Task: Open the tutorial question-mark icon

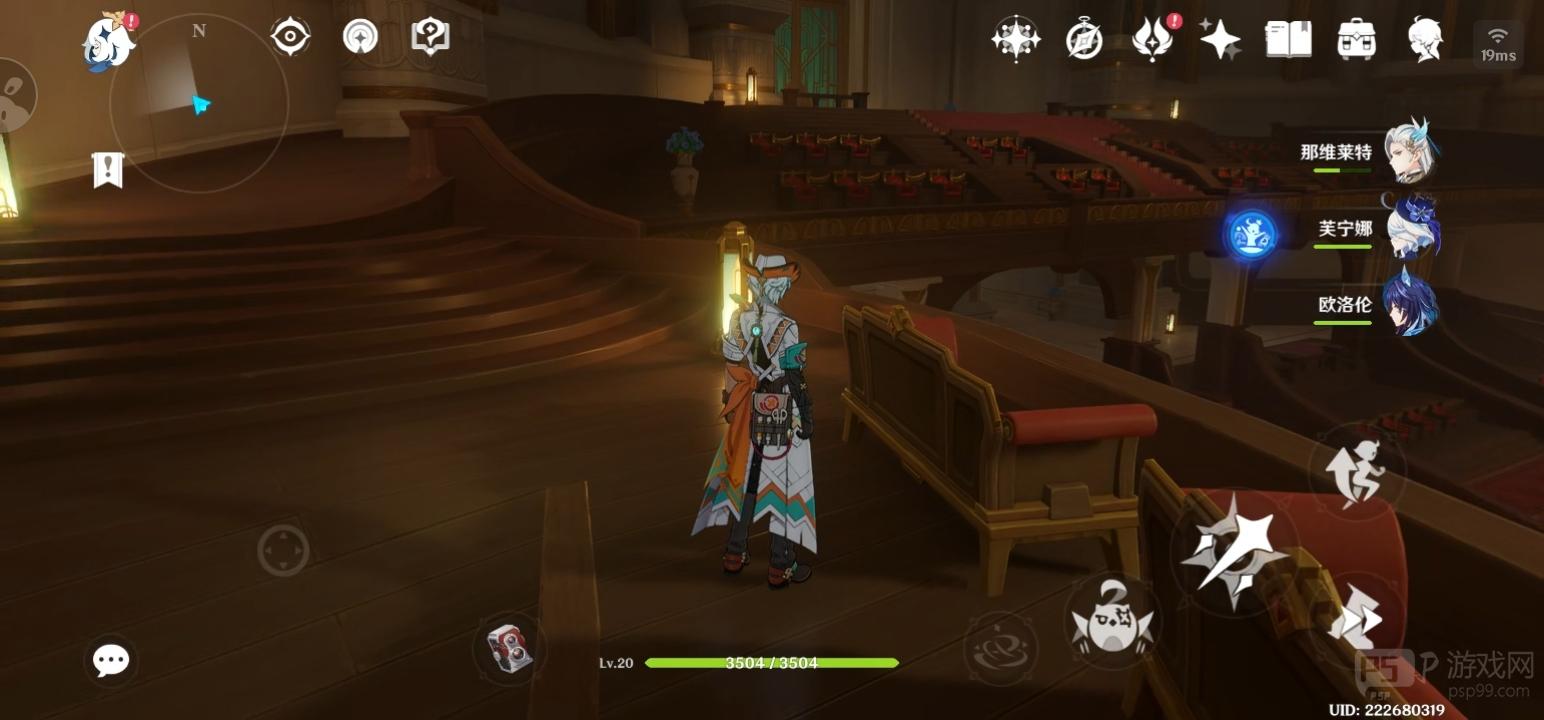Action: (430, 37)
